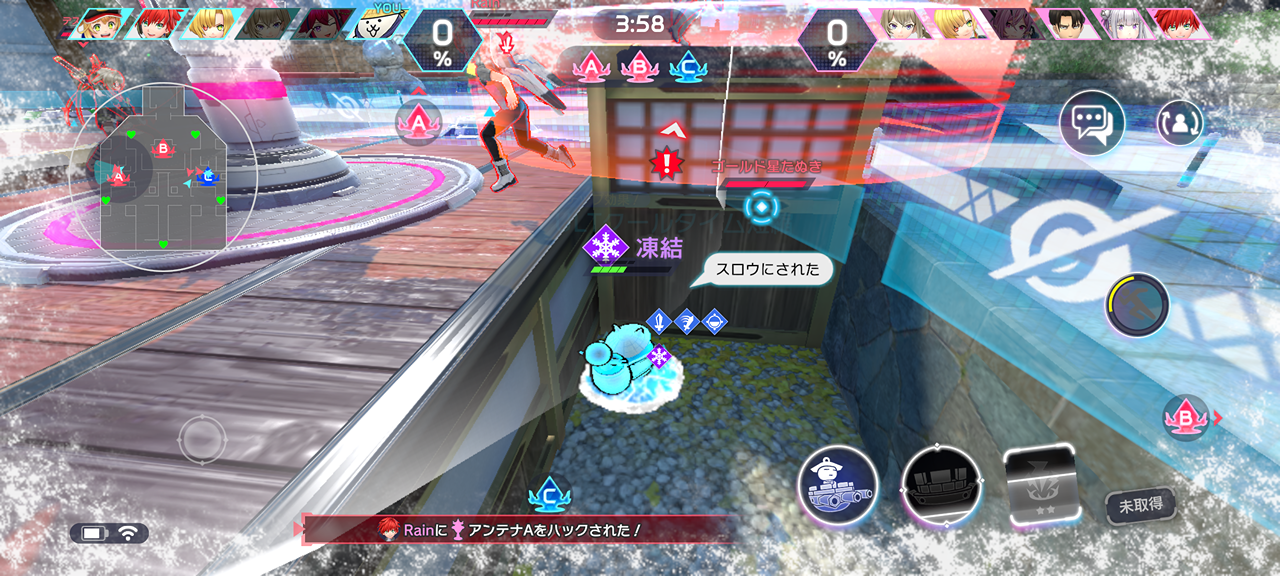Screen dimensions: 1280x576
Task: Tap the 未取得 button
Action: (1140, 505)
